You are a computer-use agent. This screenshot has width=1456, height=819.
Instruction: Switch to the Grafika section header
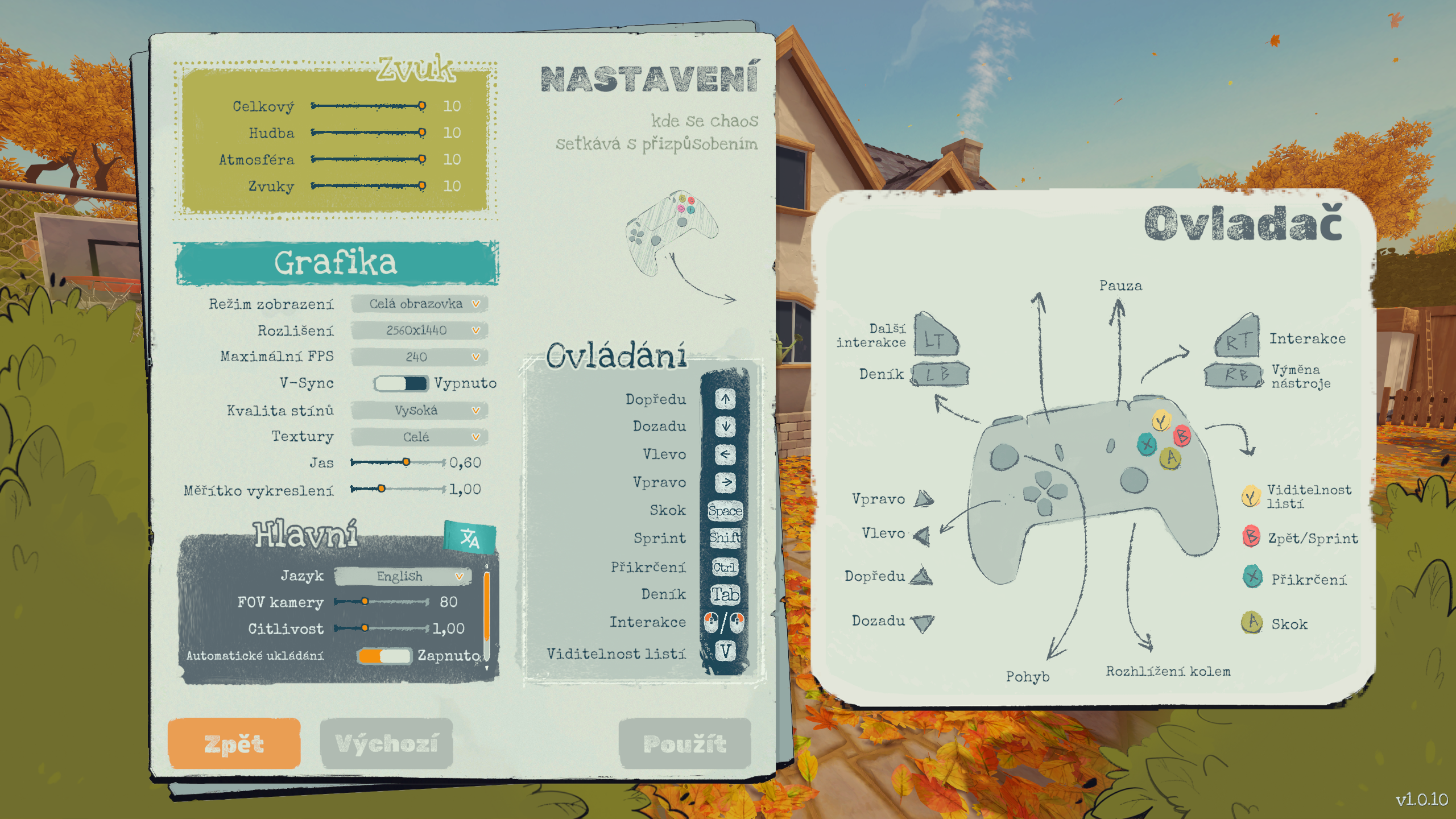click(336, 263)
